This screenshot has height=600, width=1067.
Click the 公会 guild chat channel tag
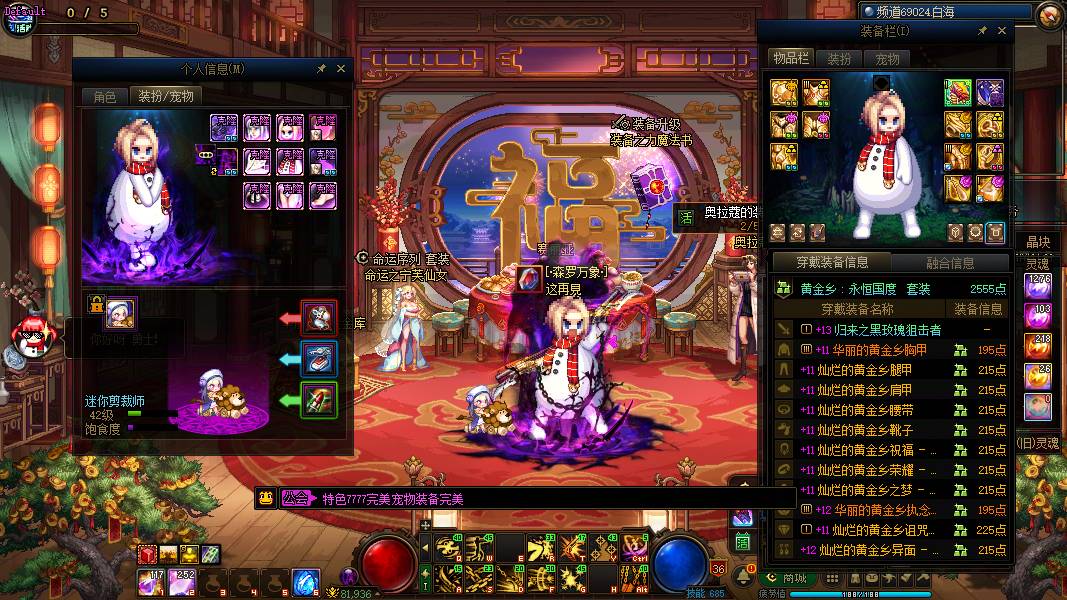click(x=295, y=499)
